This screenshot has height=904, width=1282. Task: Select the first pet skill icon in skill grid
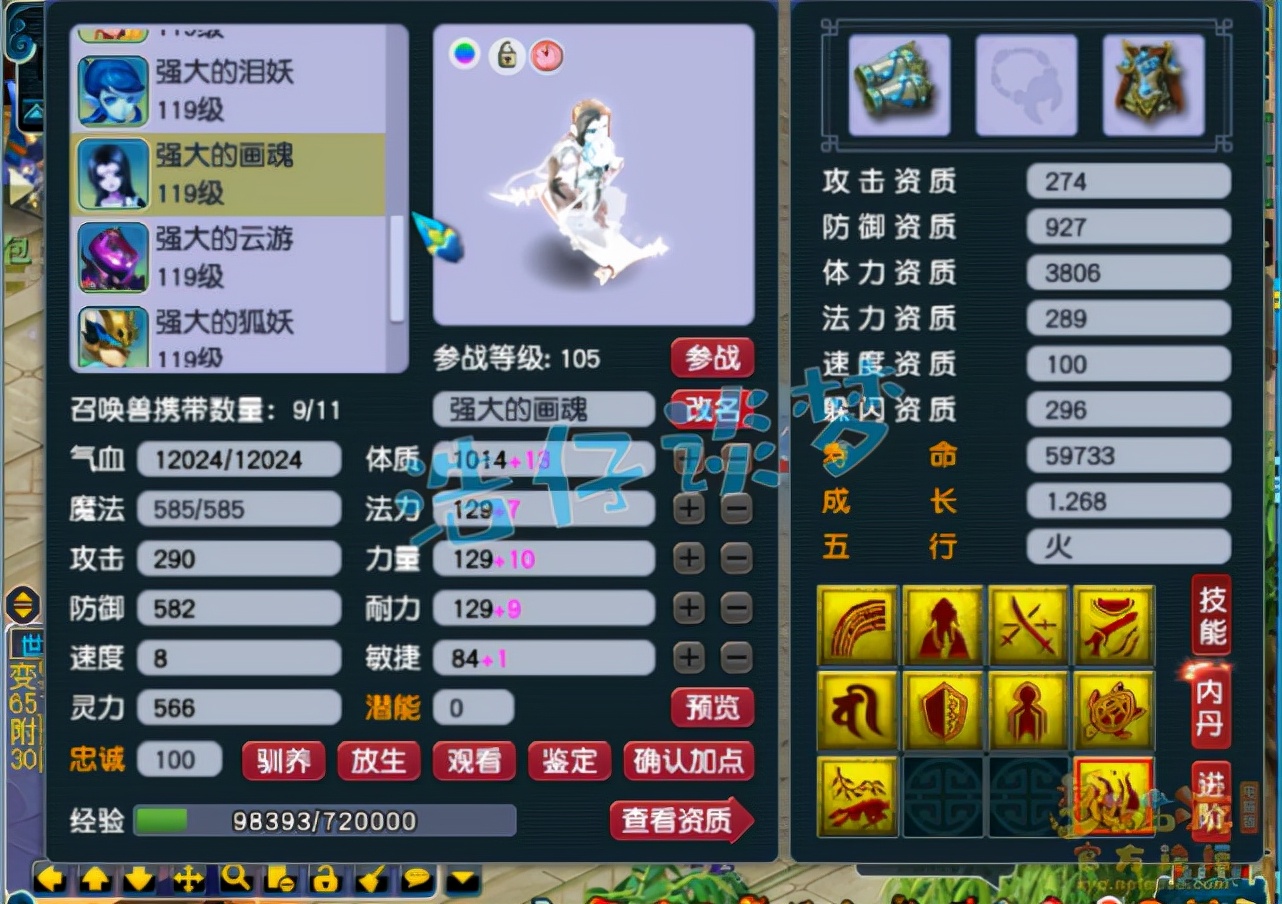pos(857,624)
